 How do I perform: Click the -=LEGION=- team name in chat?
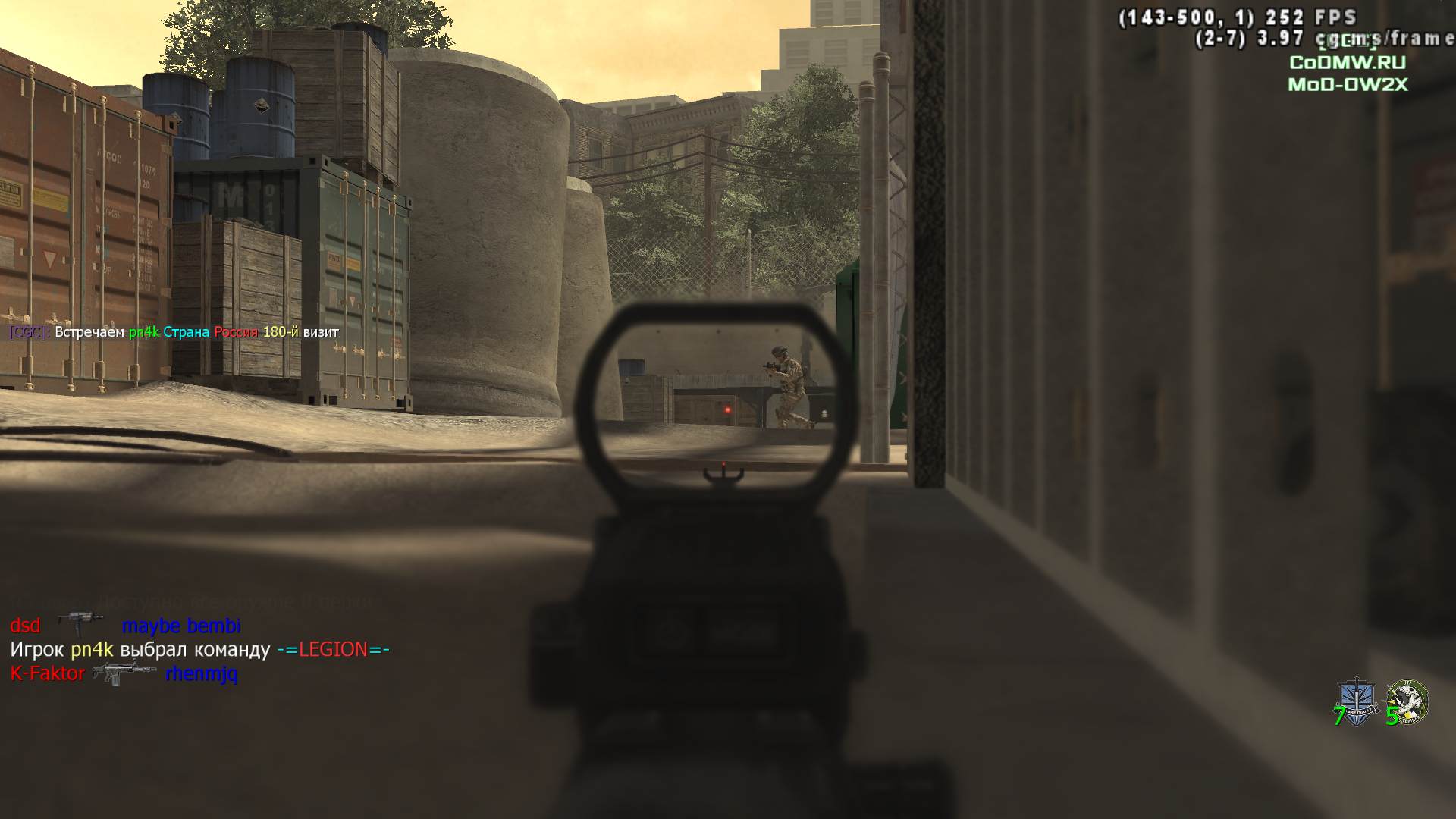tap(334, 650)
